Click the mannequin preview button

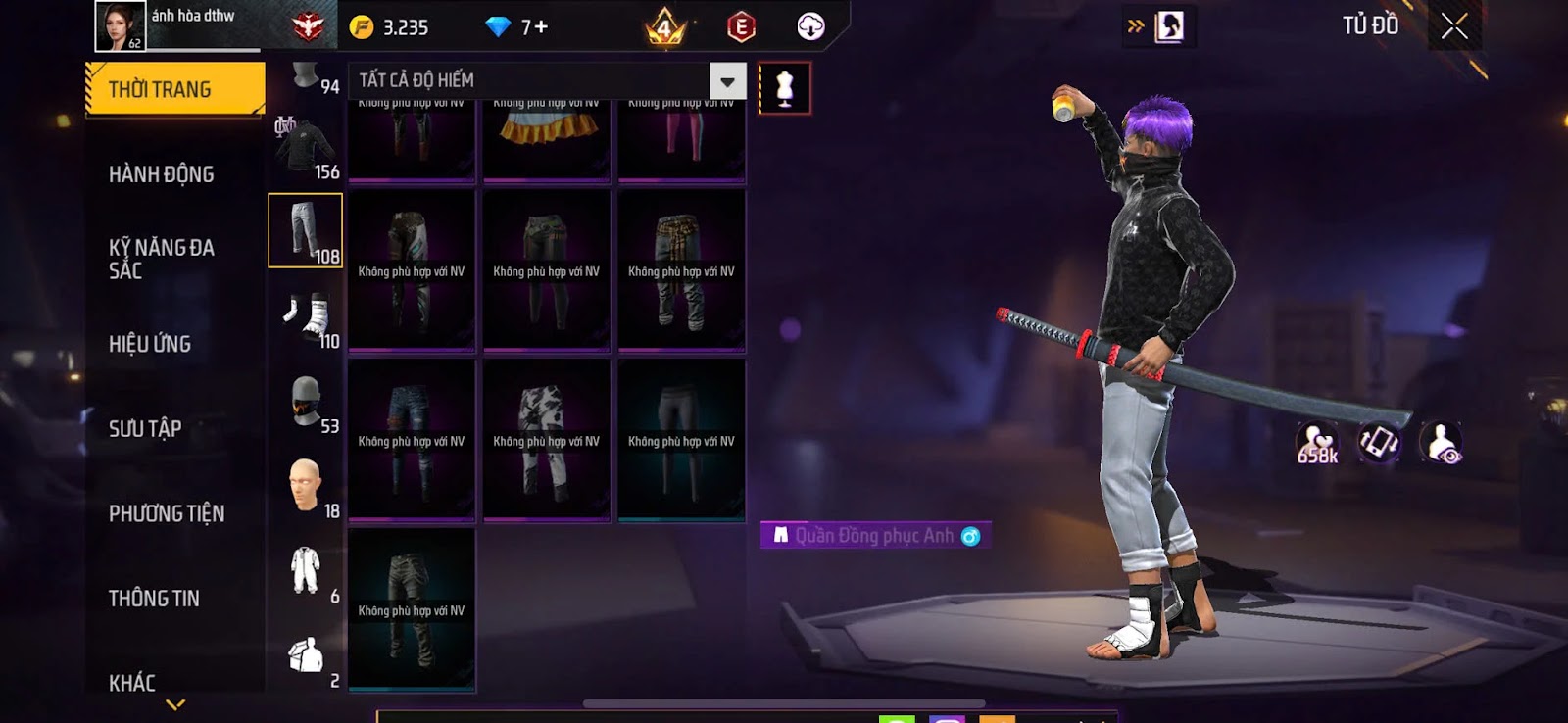pyautogui.click(x=784, y=88)
